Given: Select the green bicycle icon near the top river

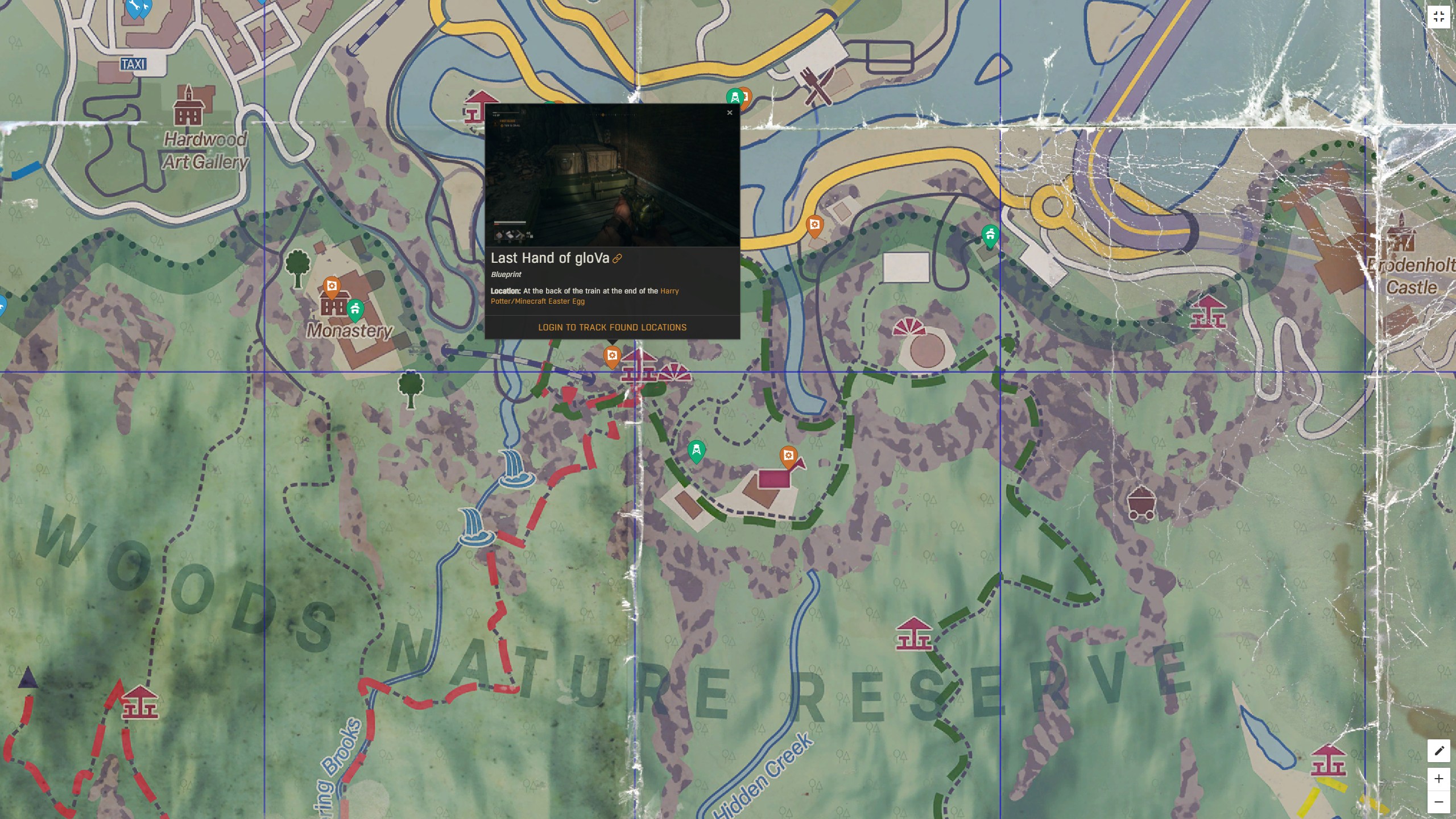Looking at the screenshot, I should tap(735, 97).
